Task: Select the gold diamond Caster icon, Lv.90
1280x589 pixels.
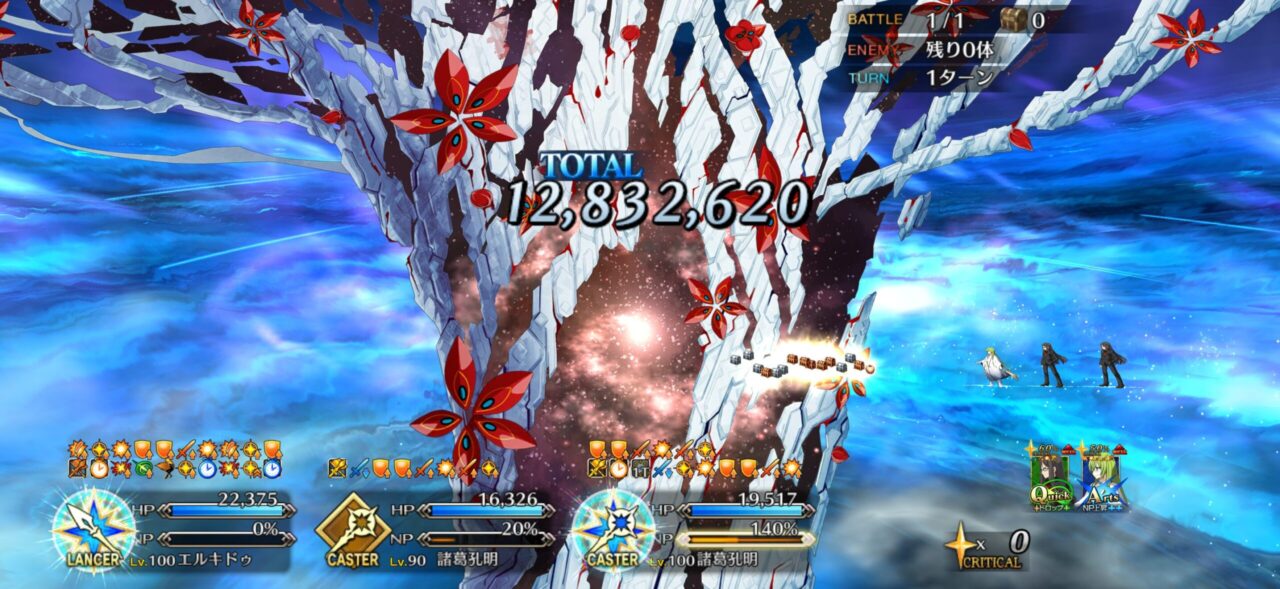Action: [x=352, y=527]
